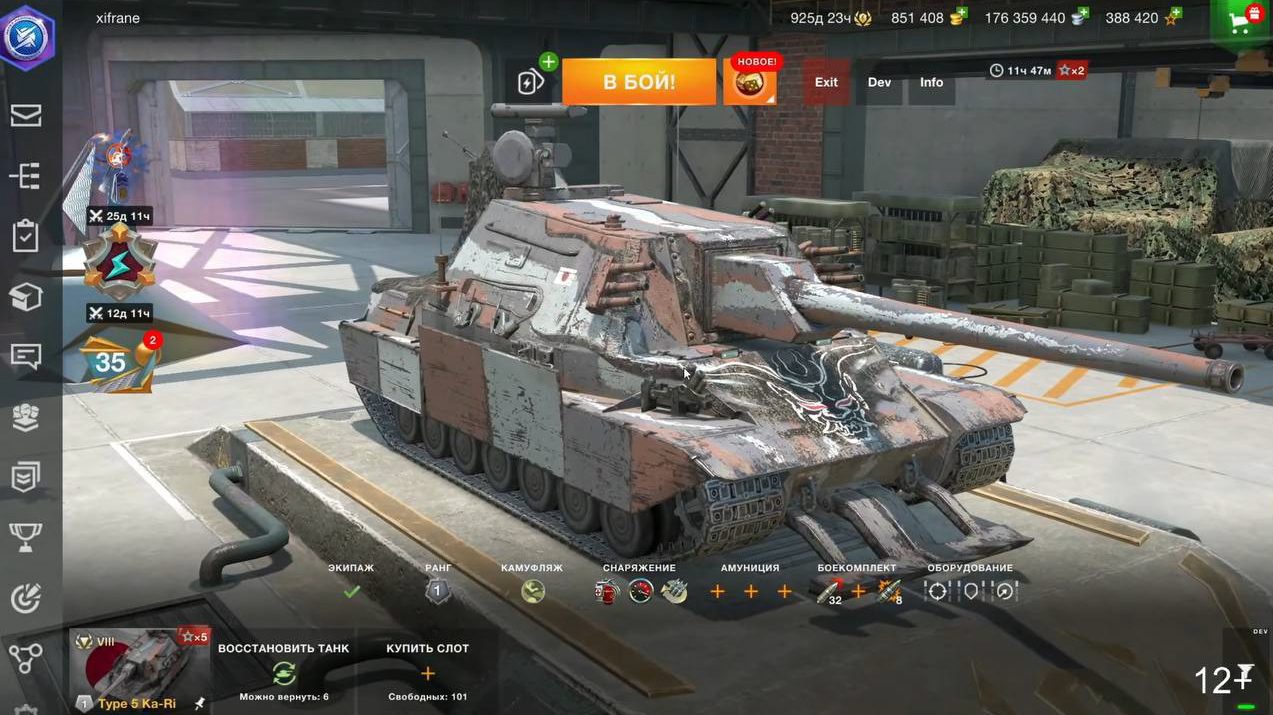The width and height of the screenshot is (1273, 715).
Task: Open the Экипаж crew checkmark
Action: [x=351, y=591]
